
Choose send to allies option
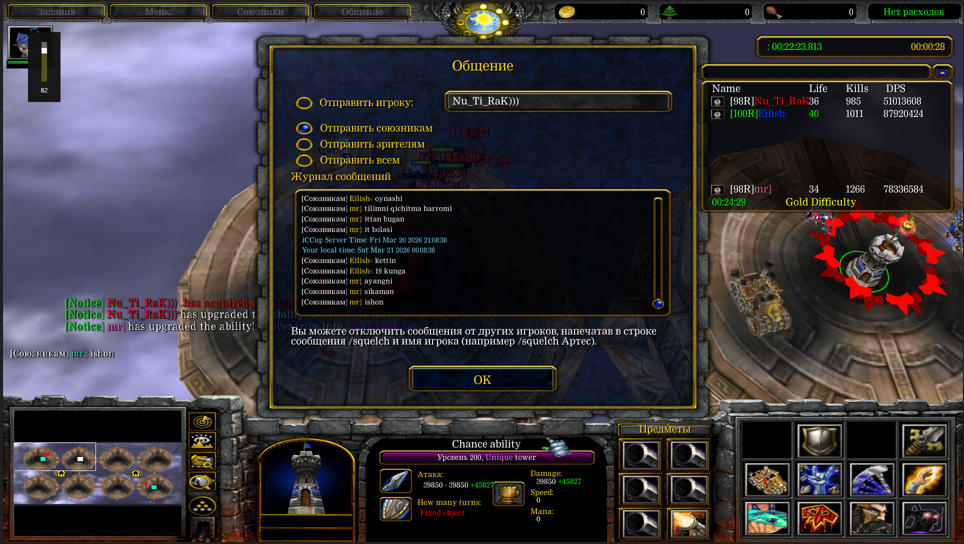(304, 128)
